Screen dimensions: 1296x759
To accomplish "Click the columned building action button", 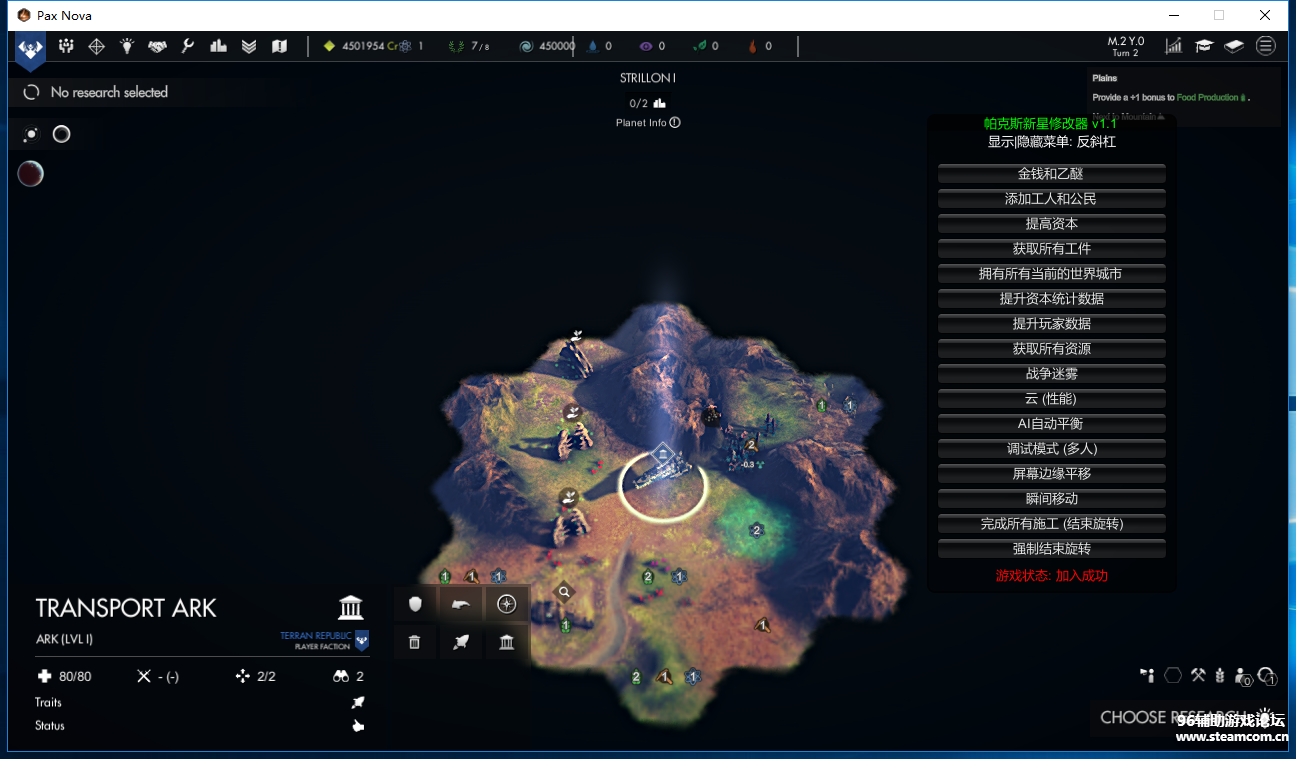I will click(x=507, y=642).
